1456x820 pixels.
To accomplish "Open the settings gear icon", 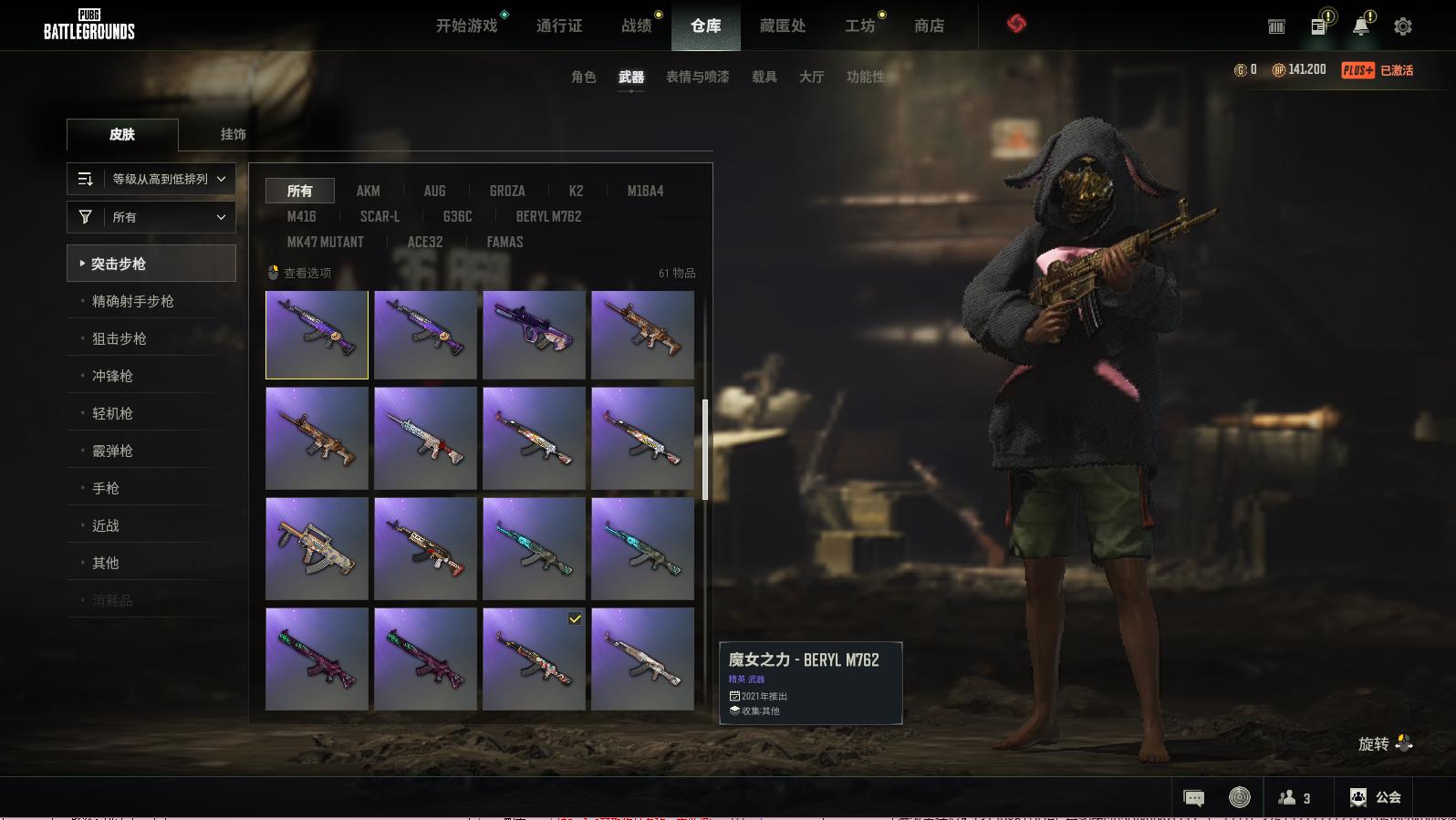I will pyautogui.click(x=1402, y=26).
